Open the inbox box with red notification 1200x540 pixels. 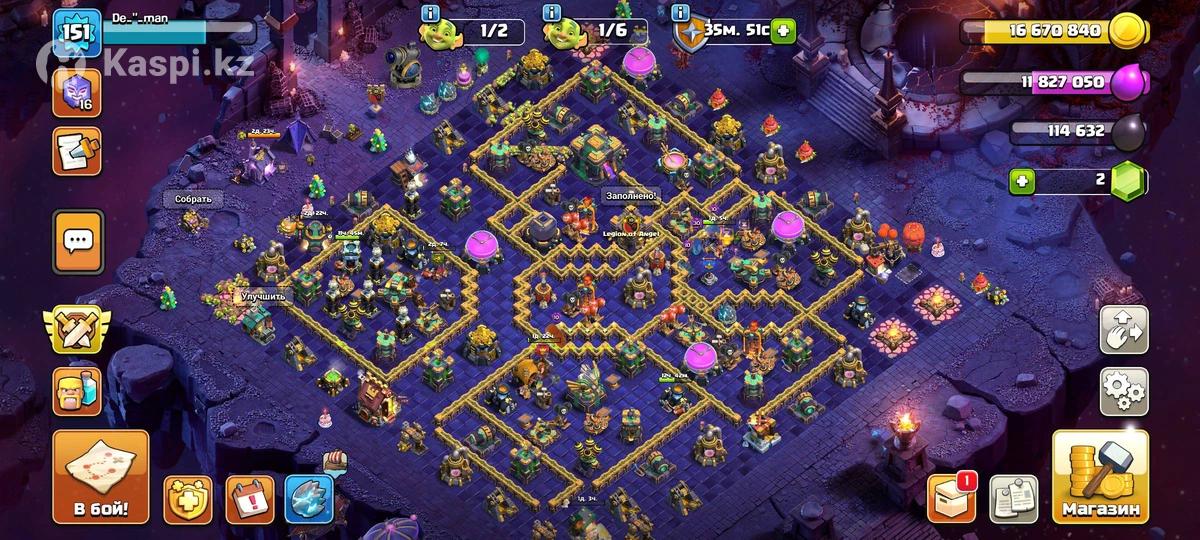pyautogui.click(x=951, y=498)
